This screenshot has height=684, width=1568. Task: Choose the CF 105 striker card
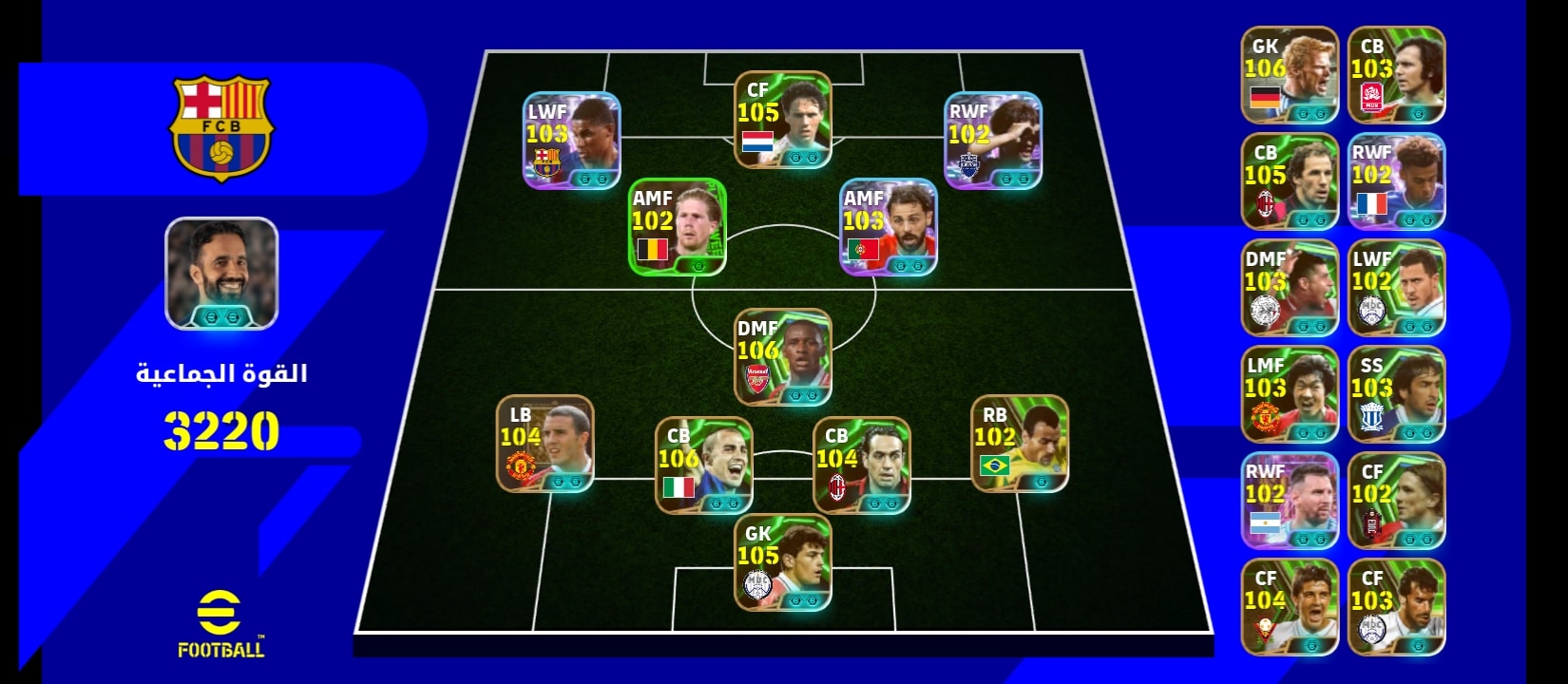[782, 120]
